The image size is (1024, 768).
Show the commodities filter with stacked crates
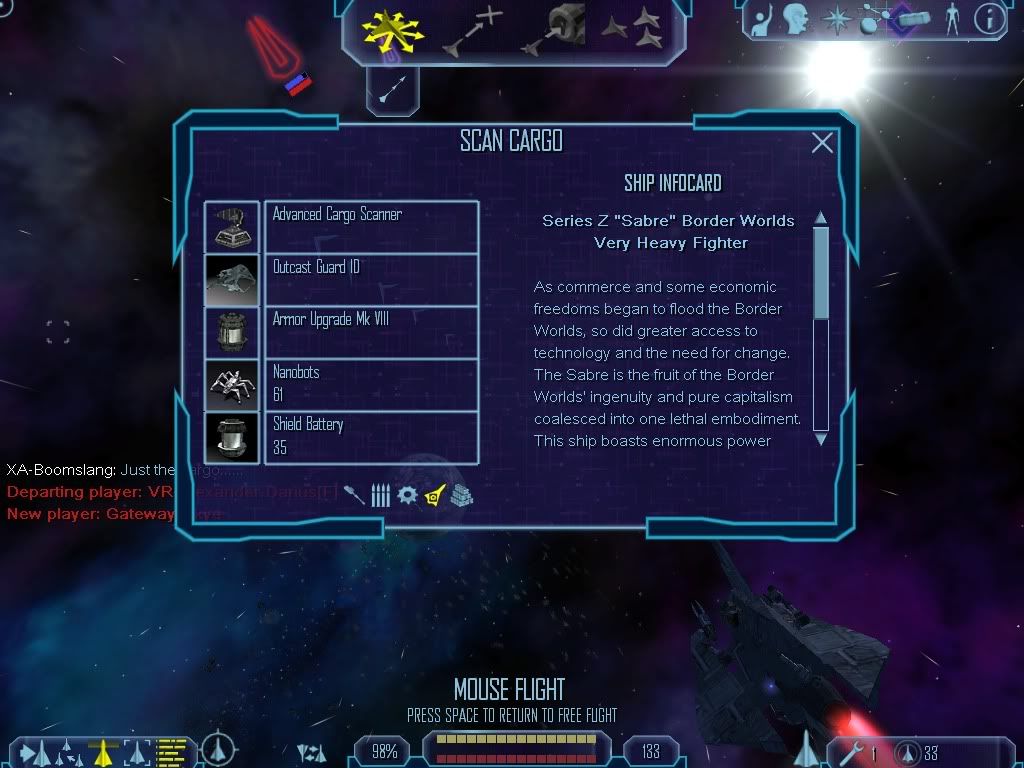(x=460, y=495)
